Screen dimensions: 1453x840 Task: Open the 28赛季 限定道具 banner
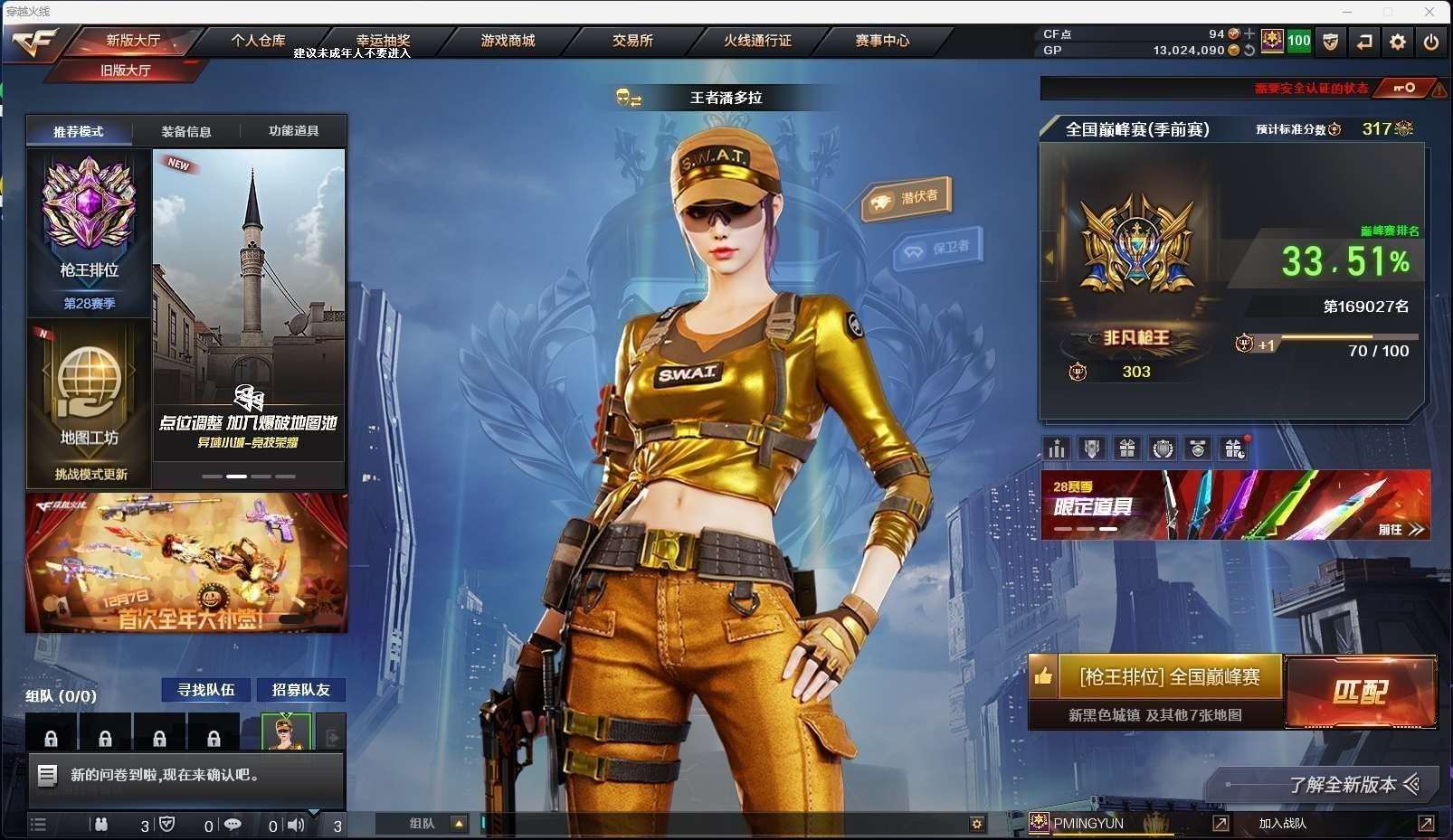(x=1235, y=505)
